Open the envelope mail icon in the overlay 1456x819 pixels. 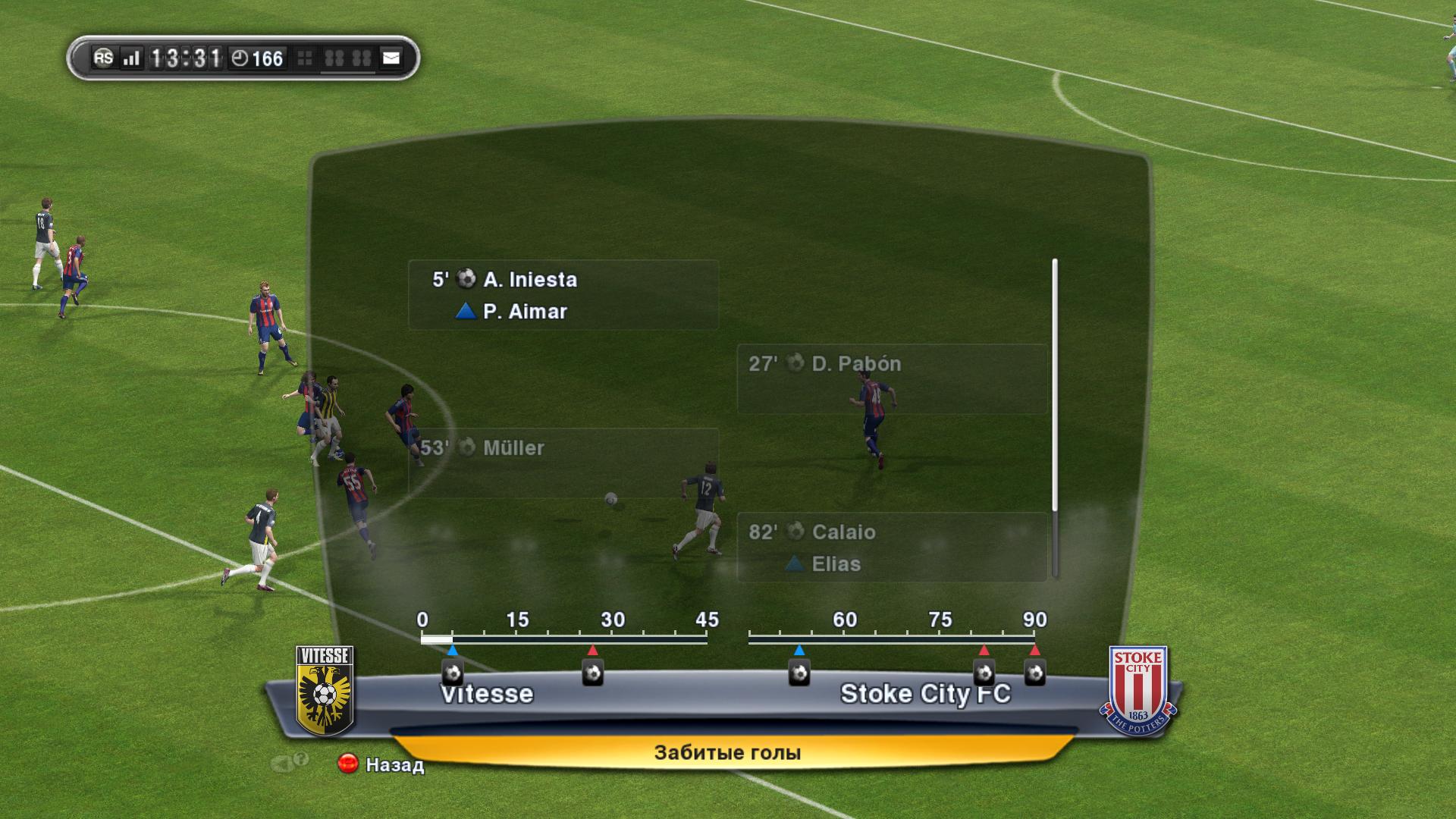pyautogui.click(x=391, y=58)
